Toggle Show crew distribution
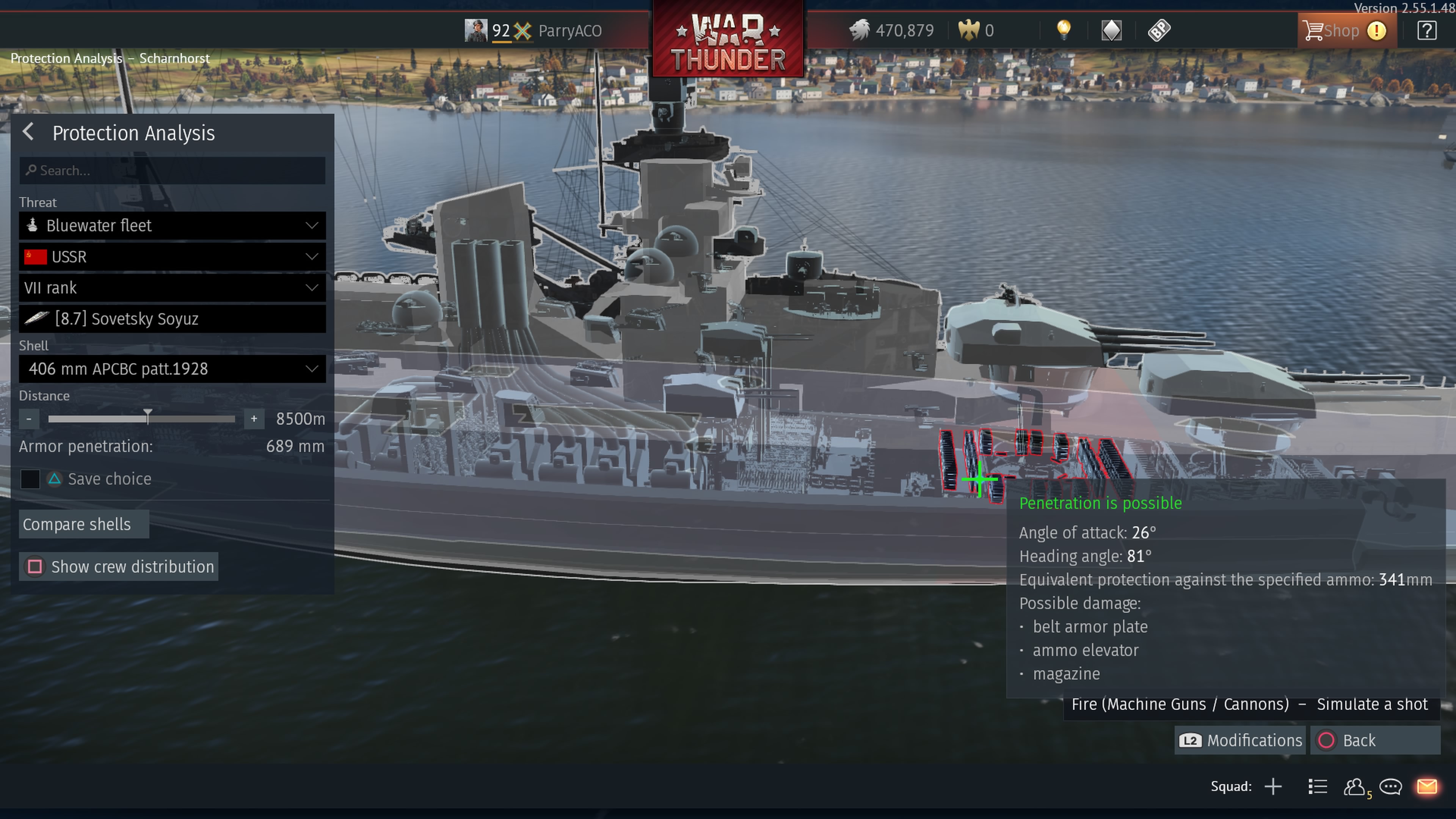 119,567
